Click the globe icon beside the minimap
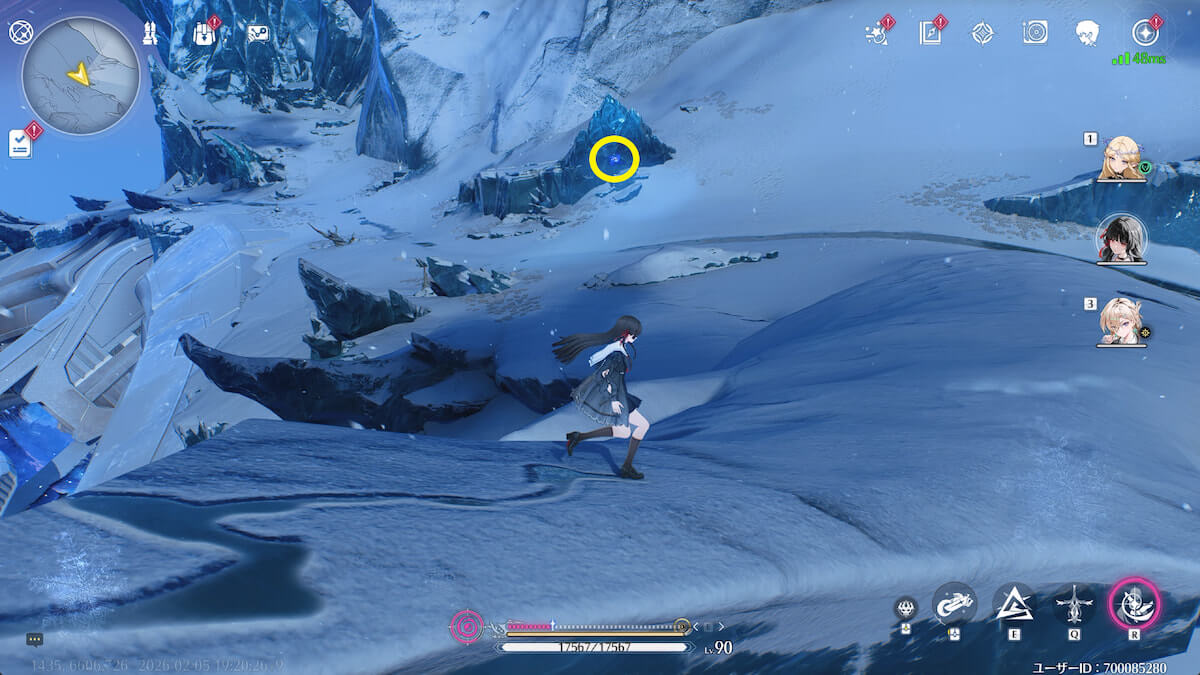 [20, 32]
